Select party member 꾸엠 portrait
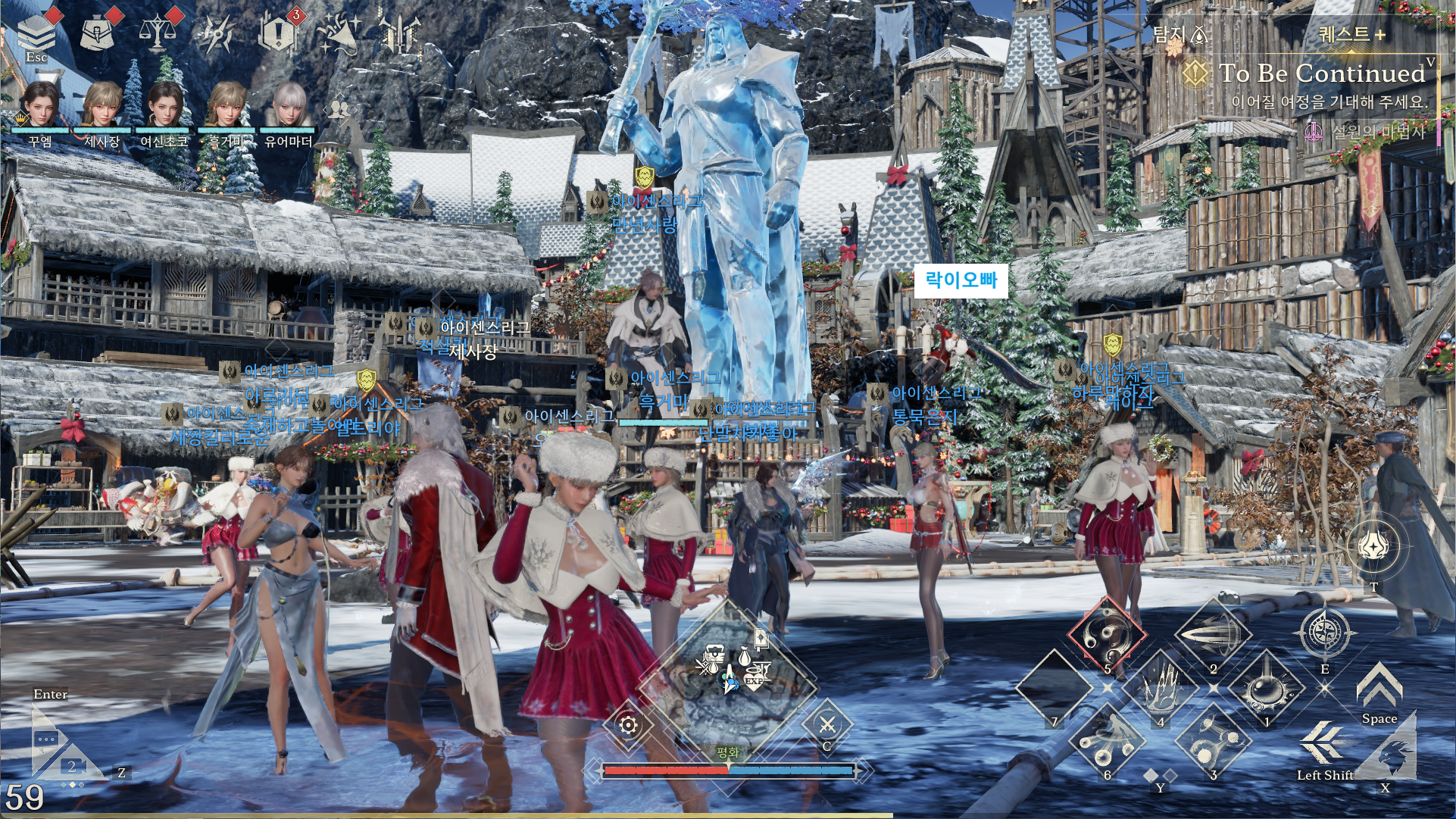Image resolution: width=1456 pixels, height=819 pixels. [40, 105]
